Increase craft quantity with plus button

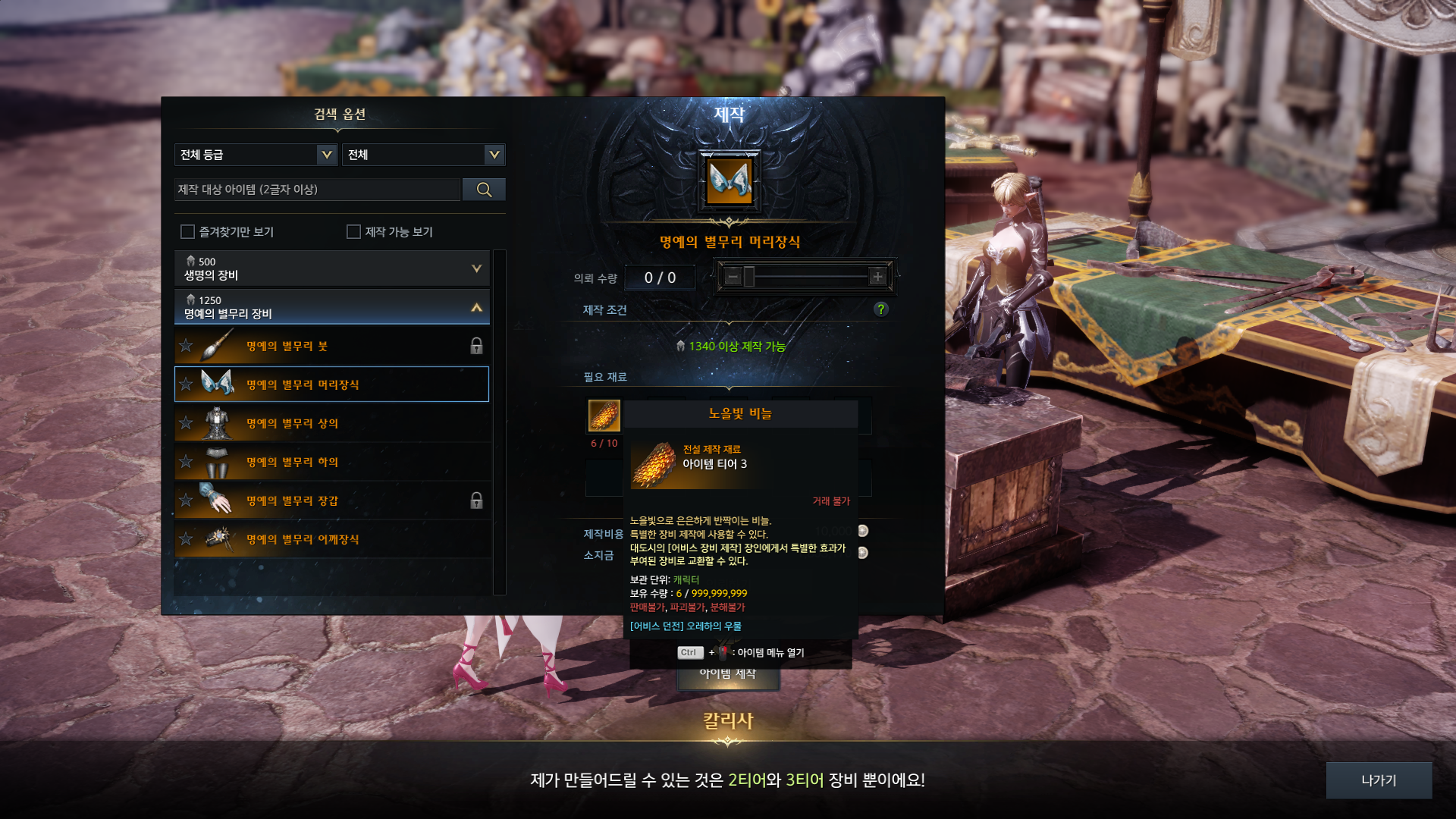pos(877,277)
